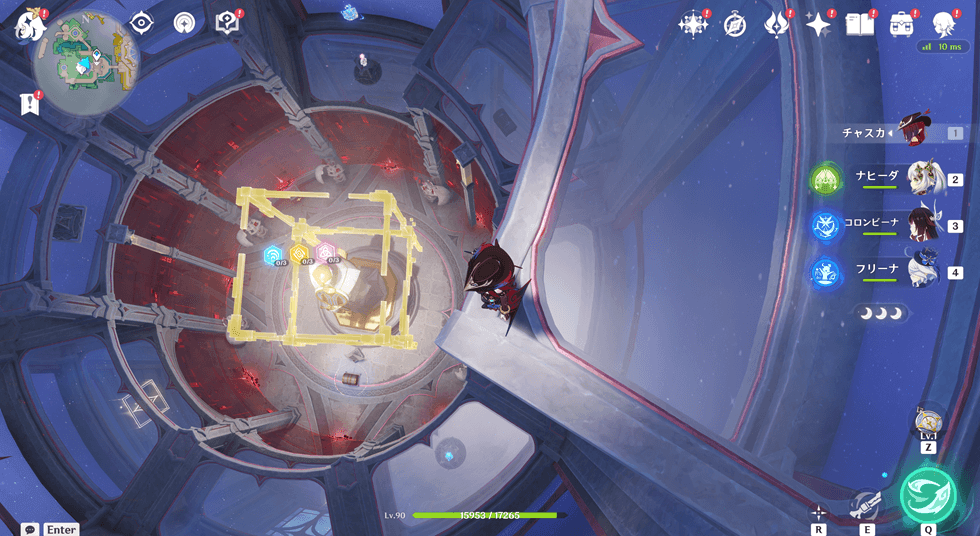Open the winged Battle Pass icon
This screenshot has height=536, width=980.
point(777,24)
